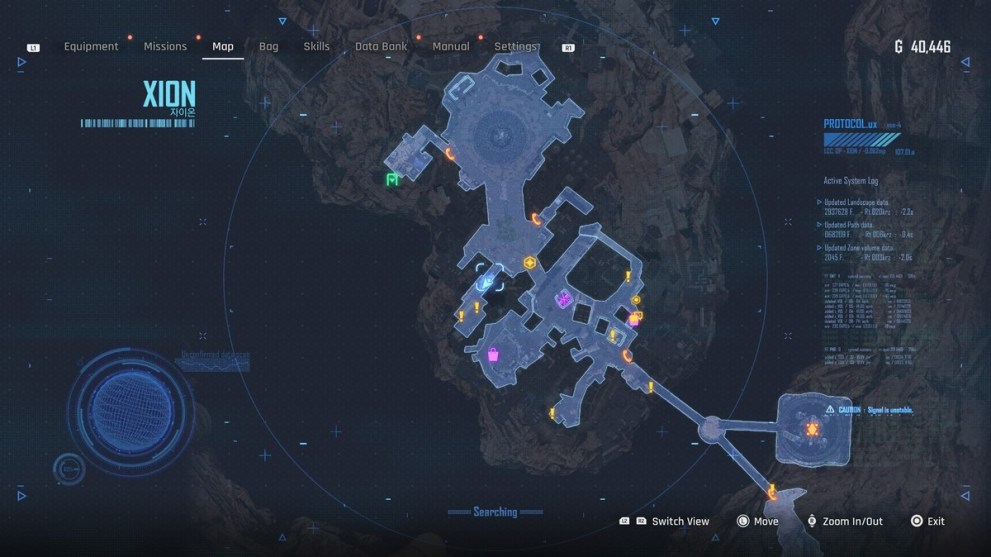991x557 pixels.
Task: Open the Settings tab
Action: tap(515, 46)
